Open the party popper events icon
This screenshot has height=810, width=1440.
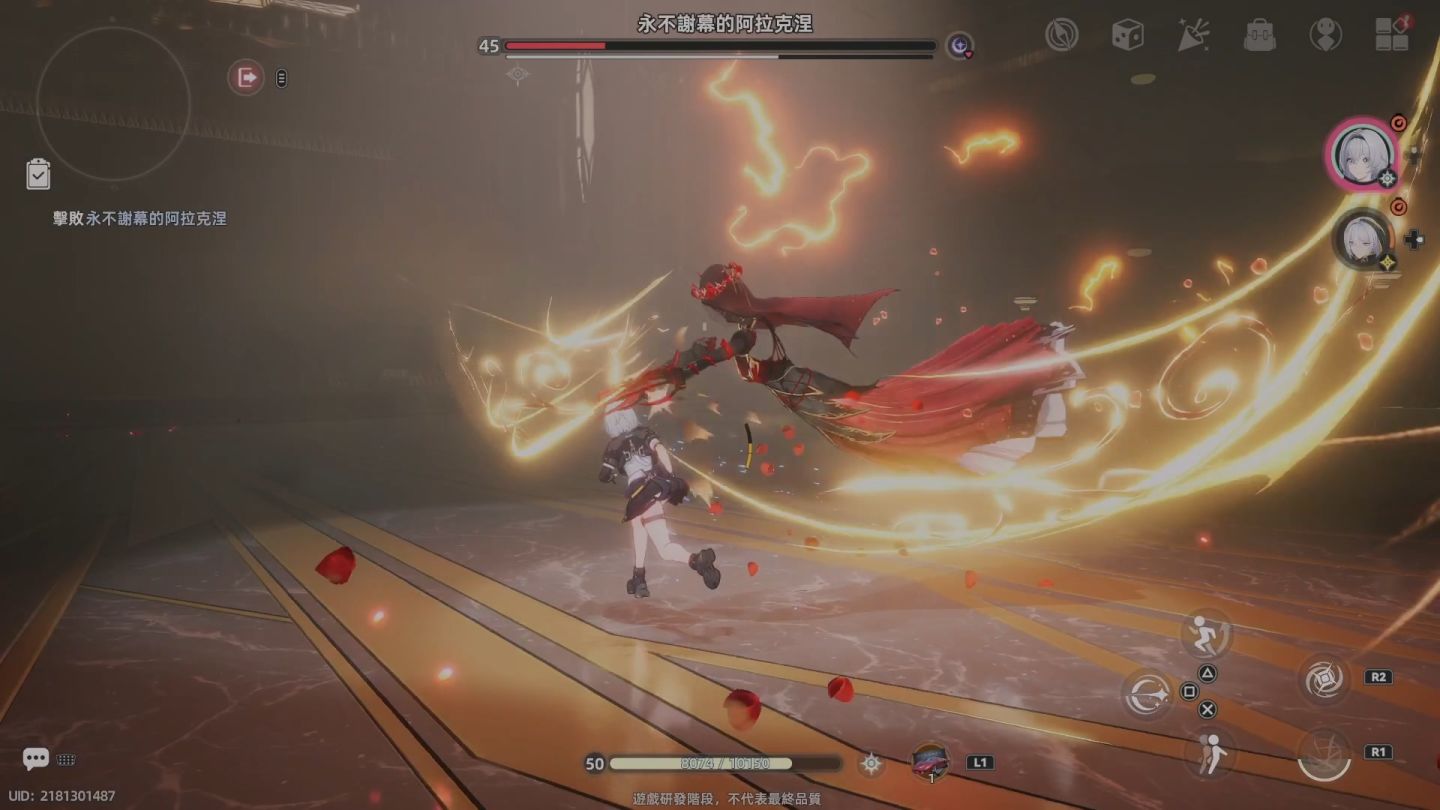tap(1193, 35)
